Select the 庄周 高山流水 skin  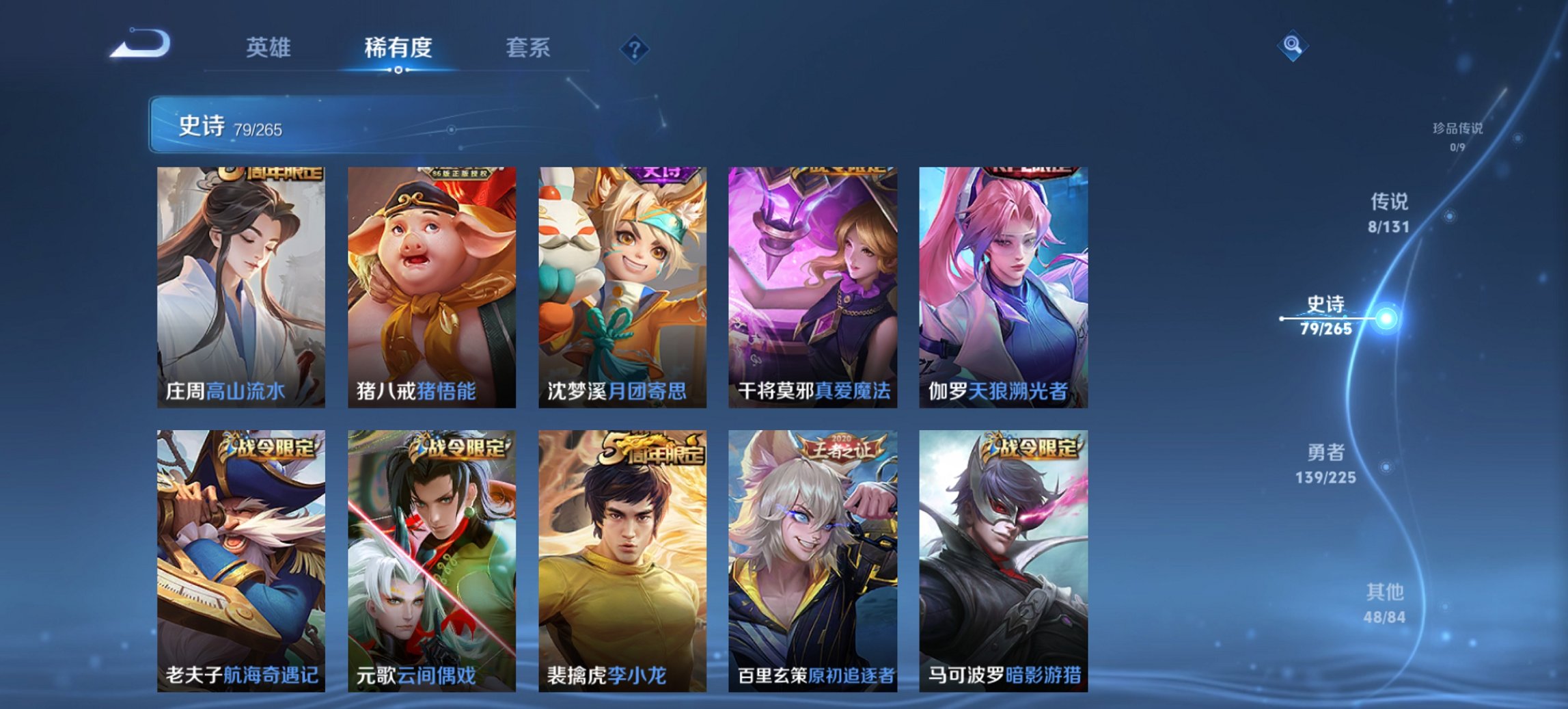click(x=243, y=287)
